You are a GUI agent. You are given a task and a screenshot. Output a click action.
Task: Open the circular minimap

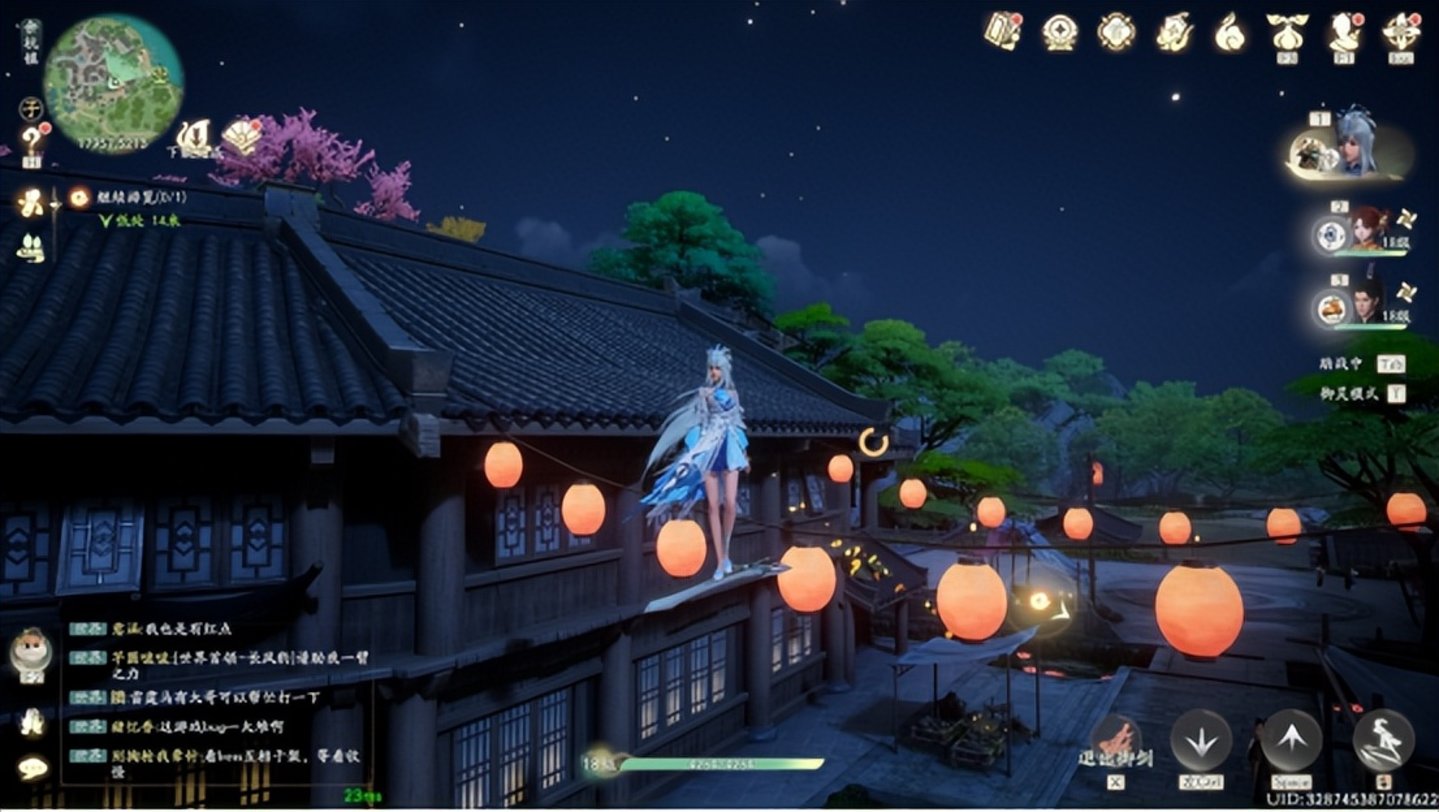tap(113, 82)
